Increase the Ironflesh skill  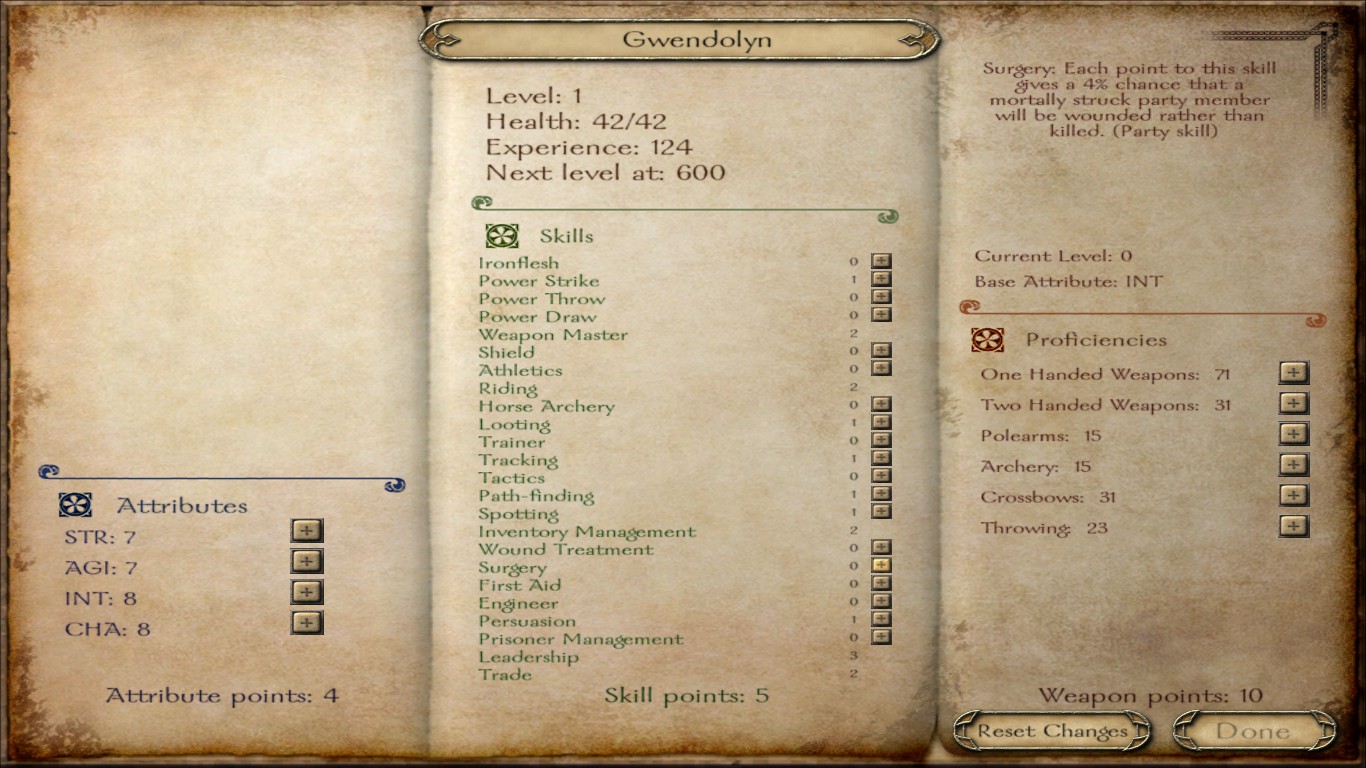click(881, 262)
